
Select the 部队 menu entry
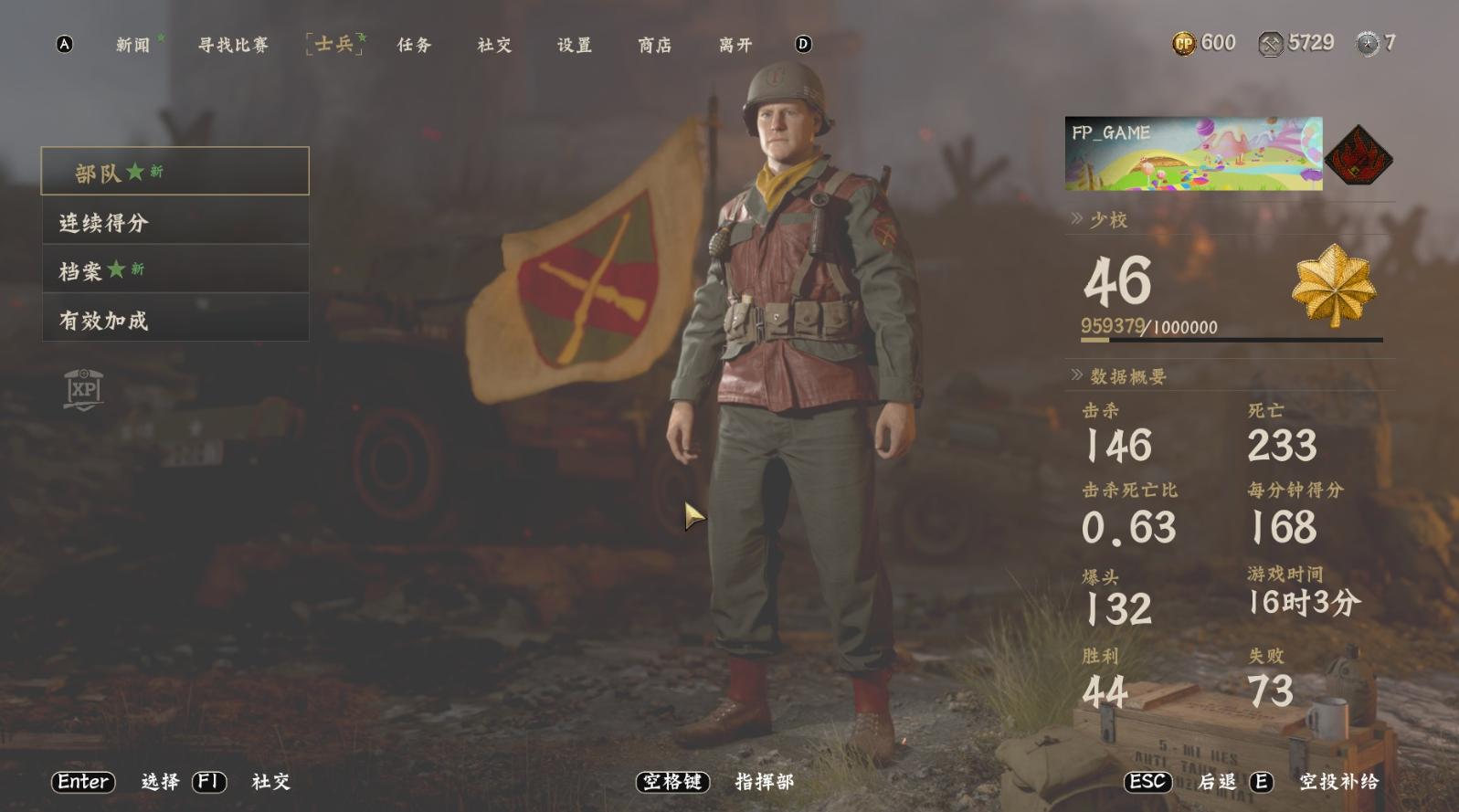(x=175, y=171)
